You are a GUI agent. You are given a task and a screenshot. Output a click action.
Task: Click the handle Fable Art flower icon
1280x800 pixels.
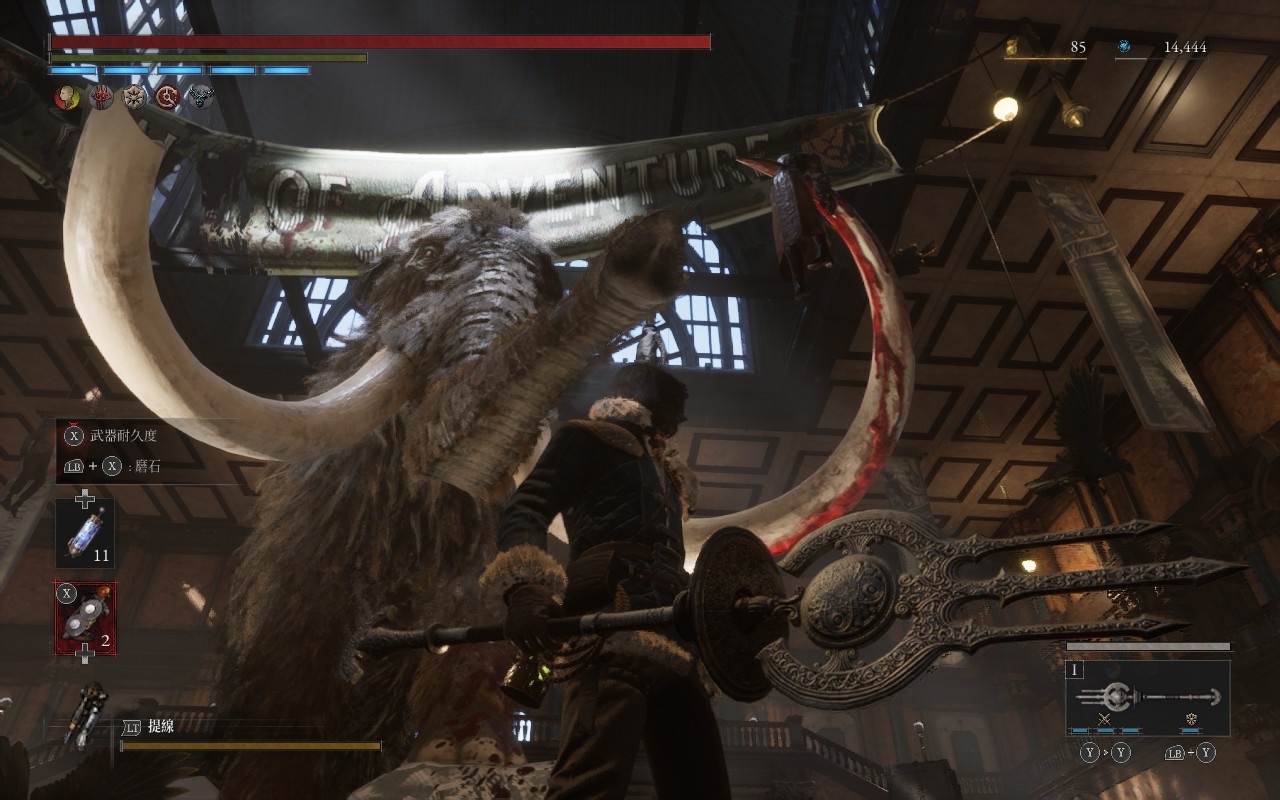coord(1191,719)
